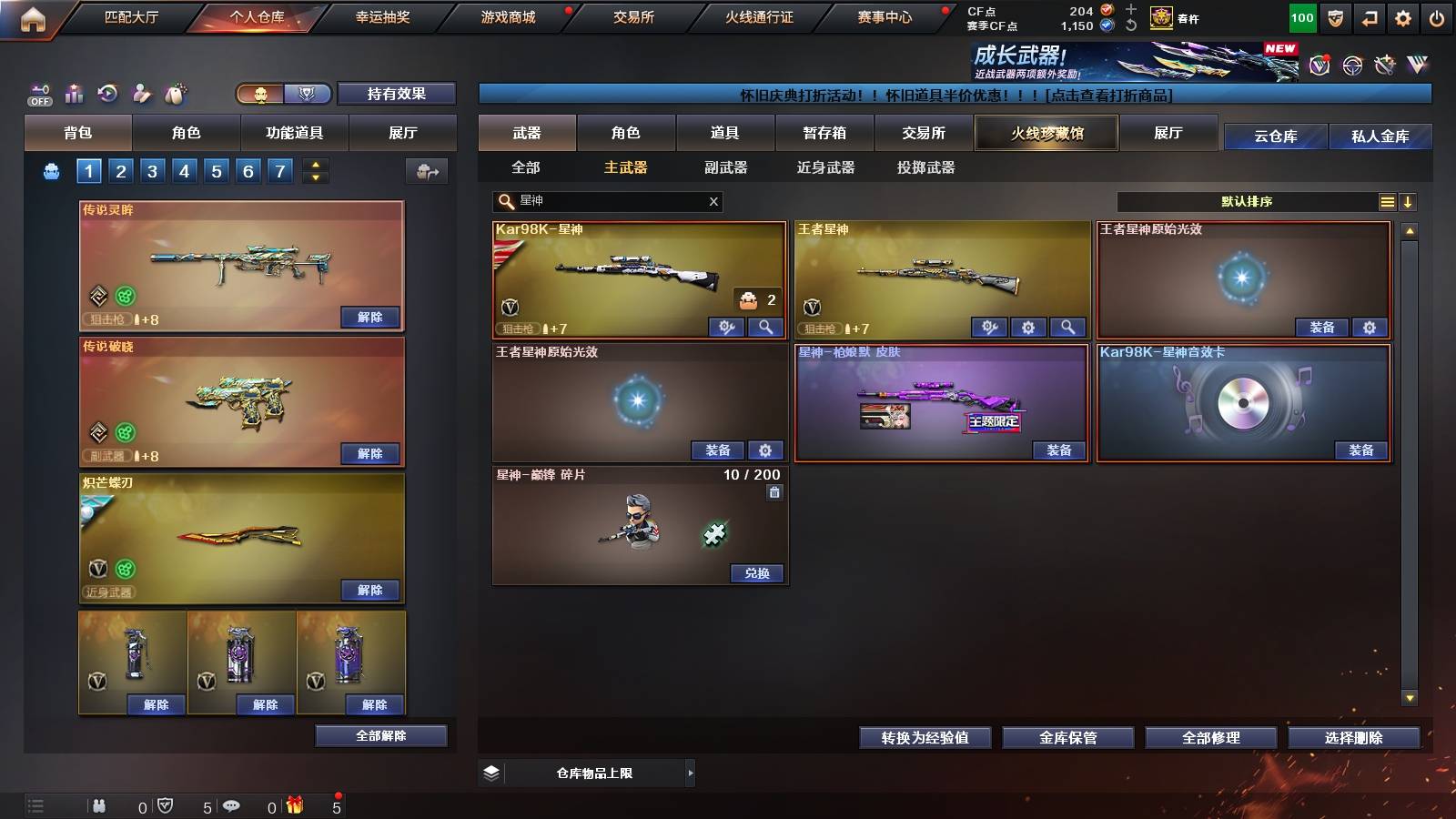Screen dimensions: 1456x819
Task: Expand the 仓库物品上限 section arrow
Action: [691, 773]
